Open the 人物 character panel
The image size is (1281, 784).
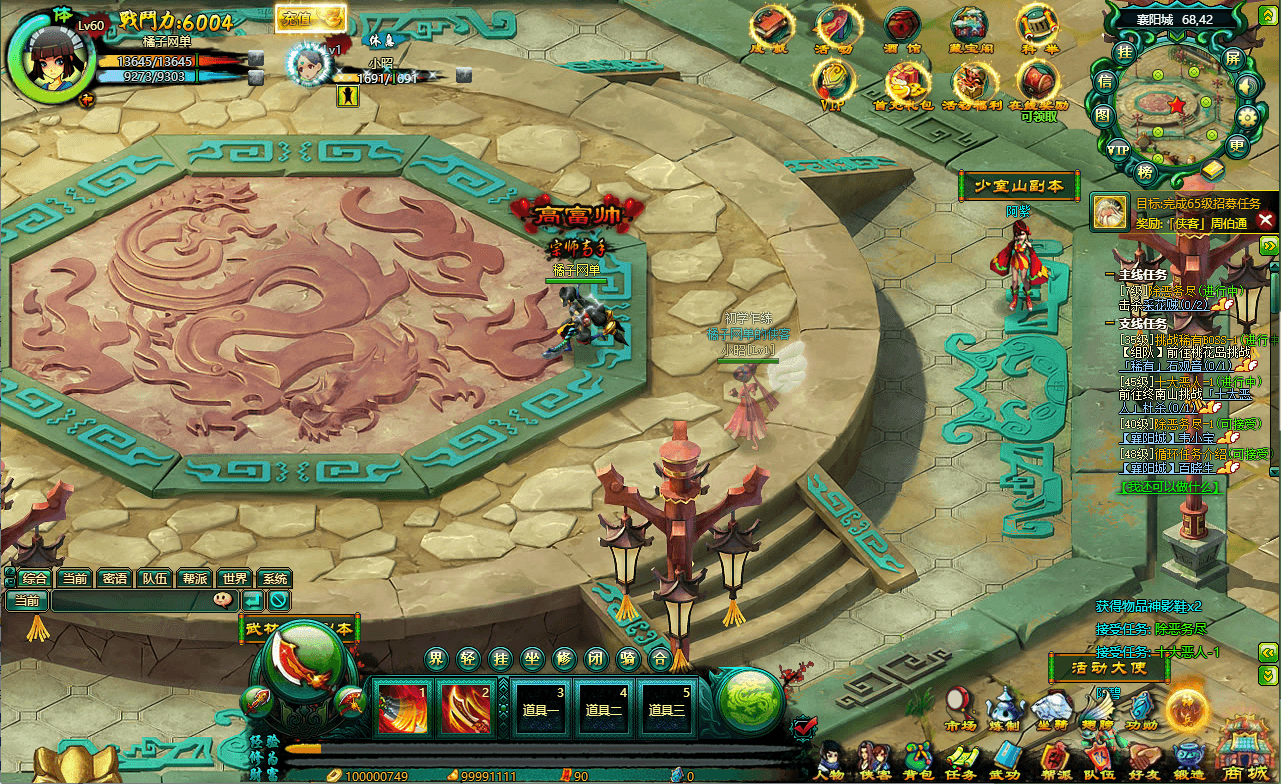point(829,759)
